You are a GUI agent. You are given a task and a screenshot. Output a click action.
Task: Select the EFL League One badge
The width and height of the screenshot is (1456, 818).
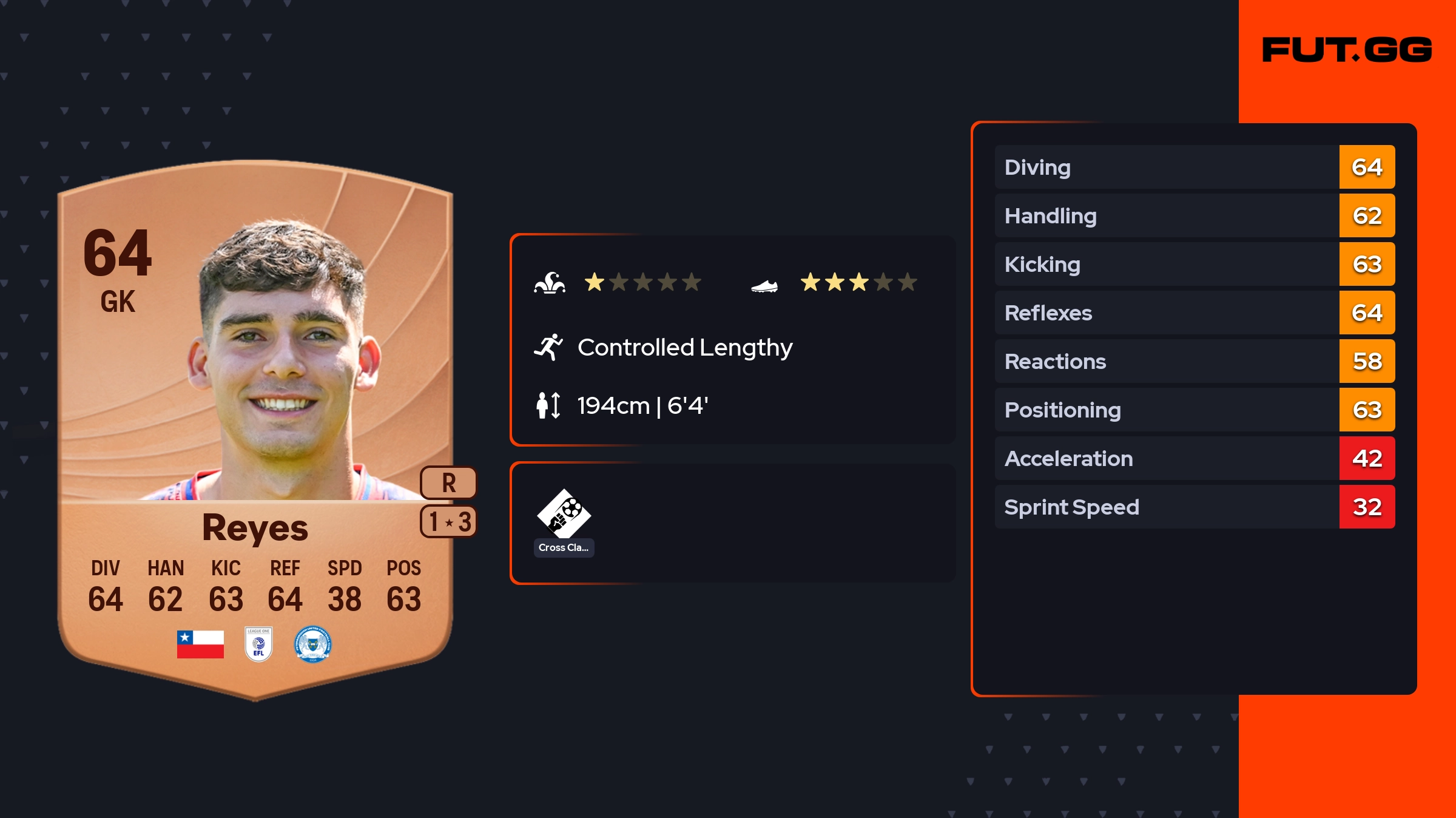pyautogui.click(x=258, y=644)
